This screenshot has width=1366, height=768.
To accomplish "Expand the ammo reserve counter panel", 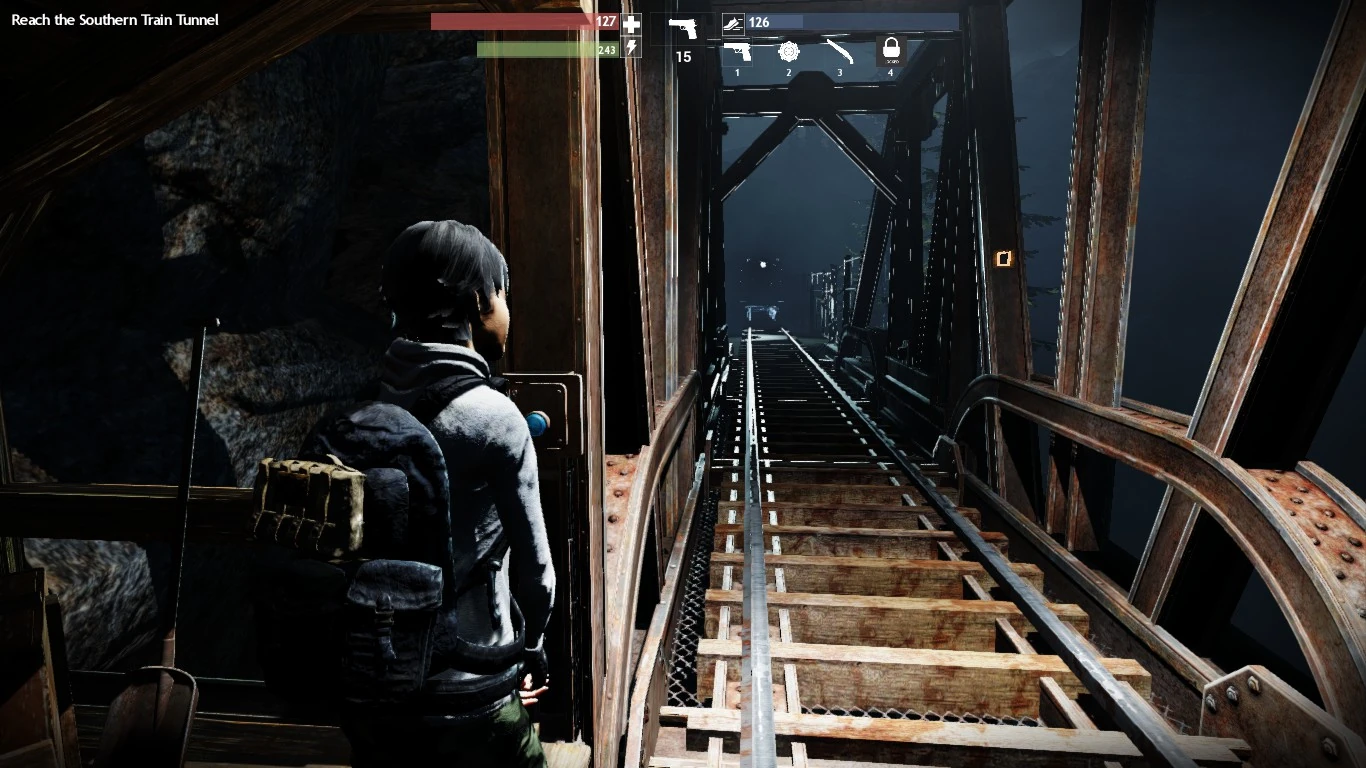I will (762, 21).
